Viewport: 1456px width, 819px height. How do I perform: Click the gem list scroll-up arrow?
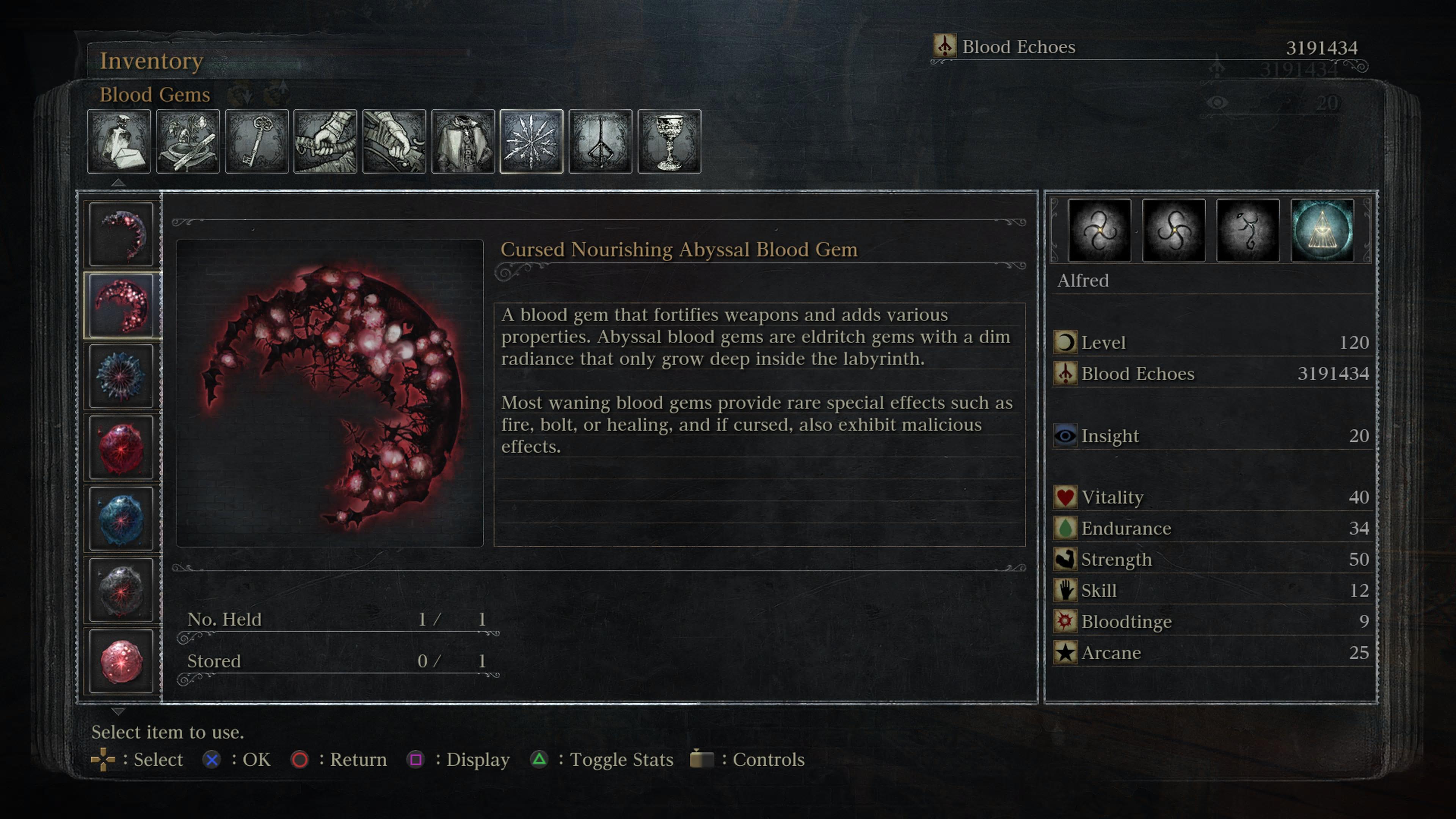click(118, 182)
